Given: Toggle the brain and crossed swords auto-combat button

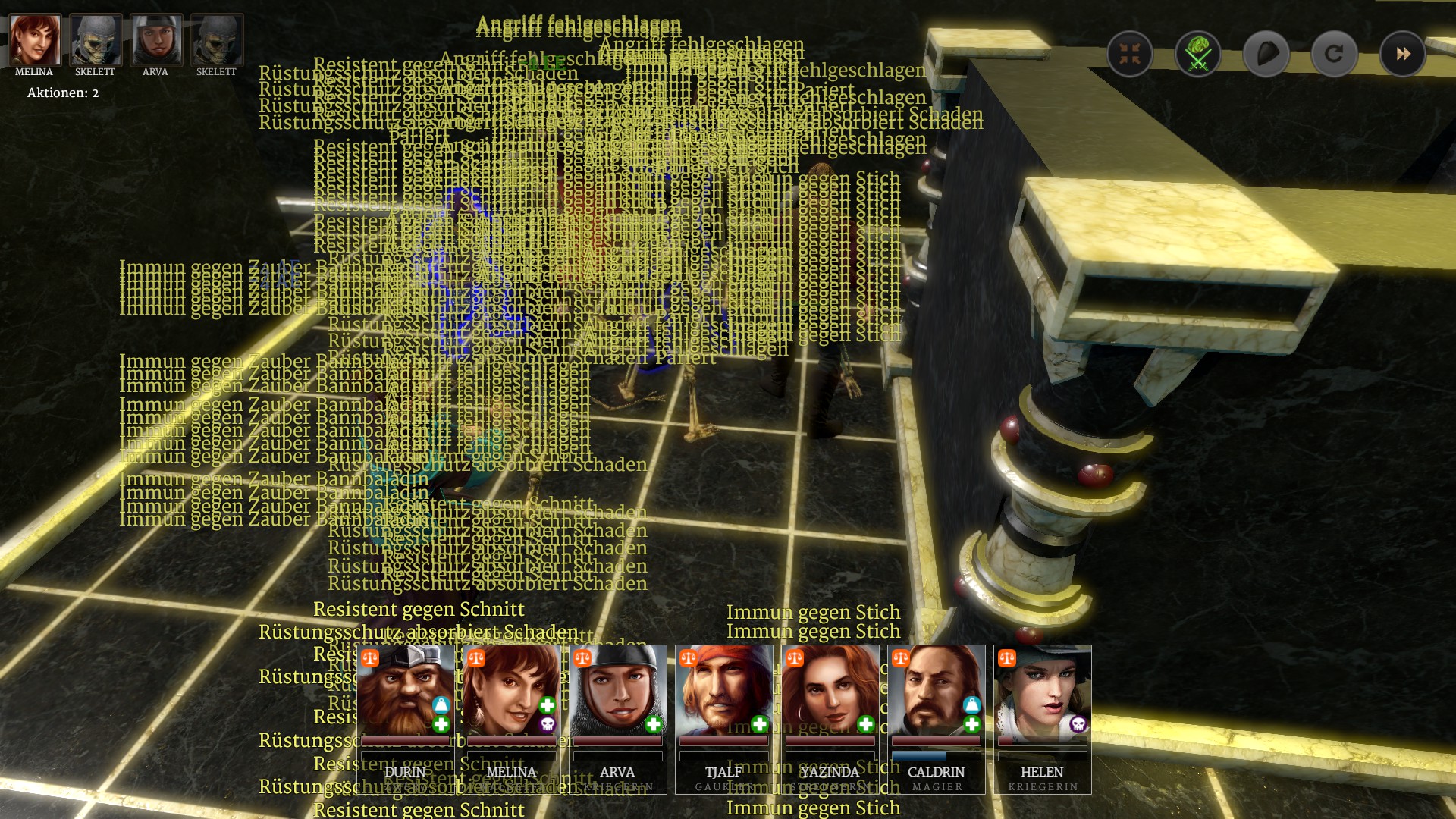Looking at the screenshot, I should 1197,54.
